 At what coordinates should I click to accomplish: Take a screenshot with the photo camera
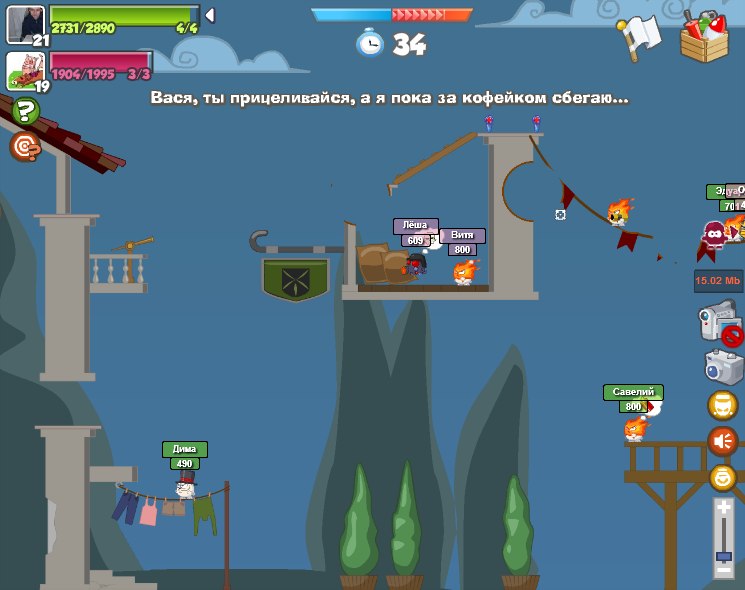(x=723, y=366)
